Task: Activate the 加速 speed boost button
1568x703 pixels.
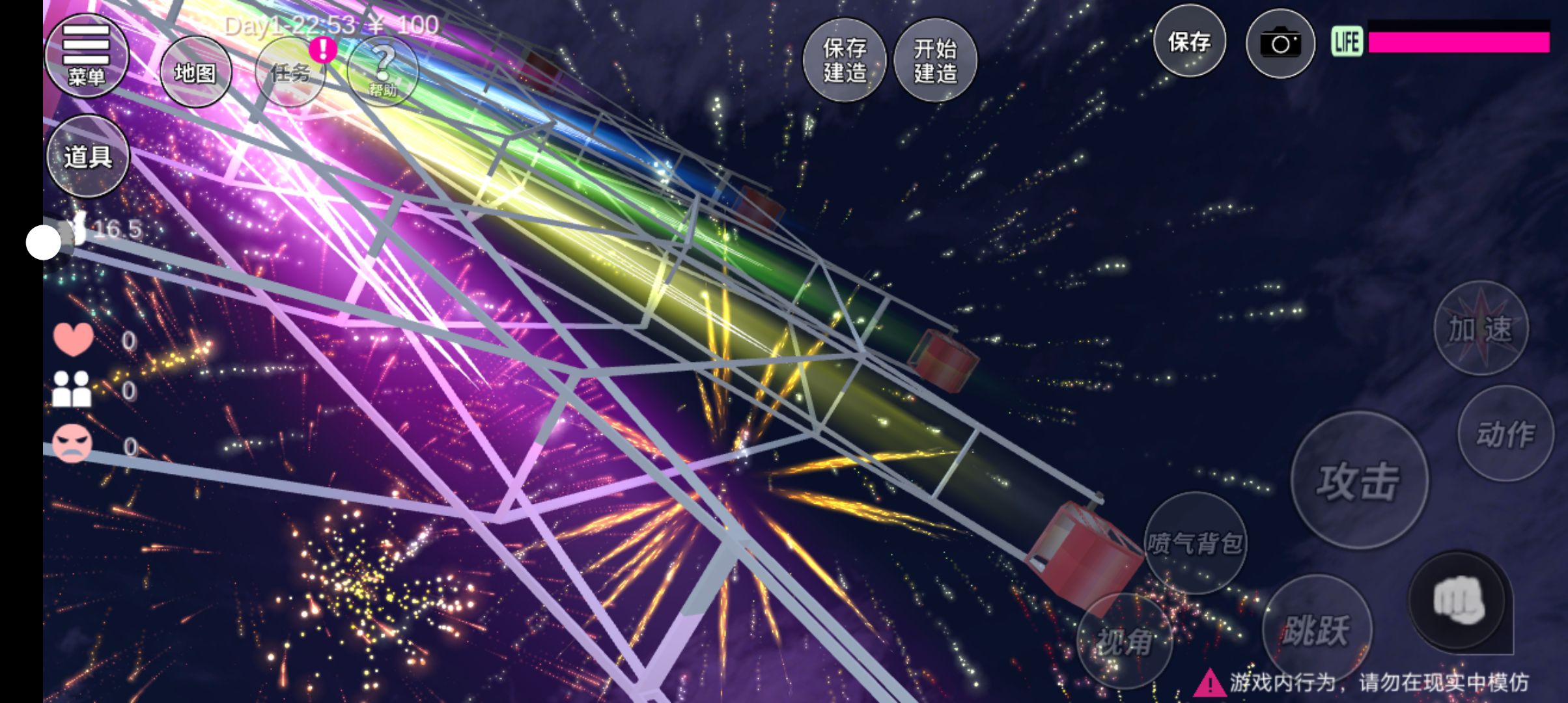Action: tap(1481, 329)
